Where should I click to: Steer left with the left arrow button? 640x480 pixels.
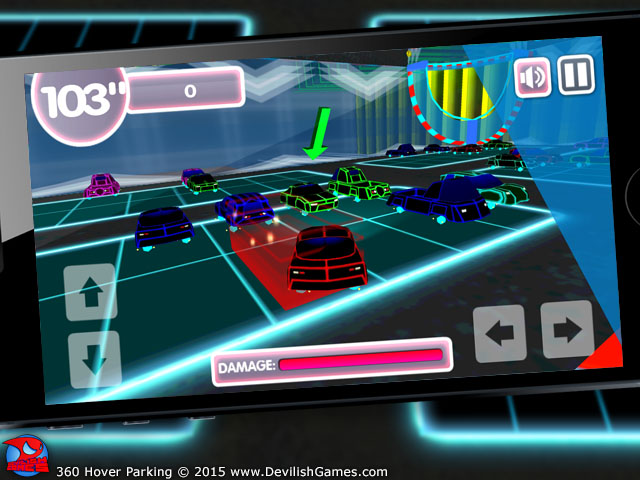pos(499,333)
